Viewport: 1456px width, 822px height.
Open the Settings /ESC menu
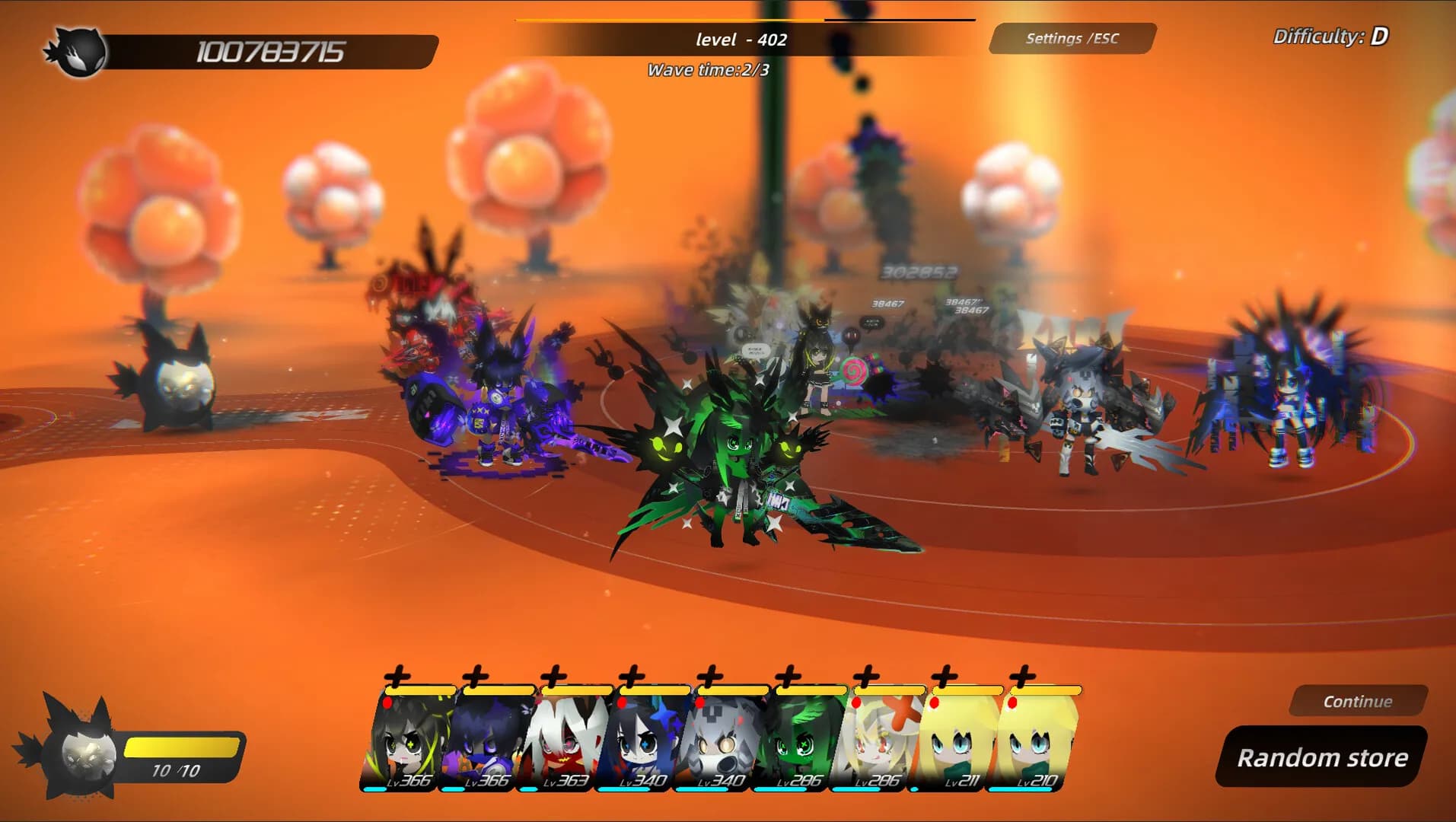pos(1072,39)
